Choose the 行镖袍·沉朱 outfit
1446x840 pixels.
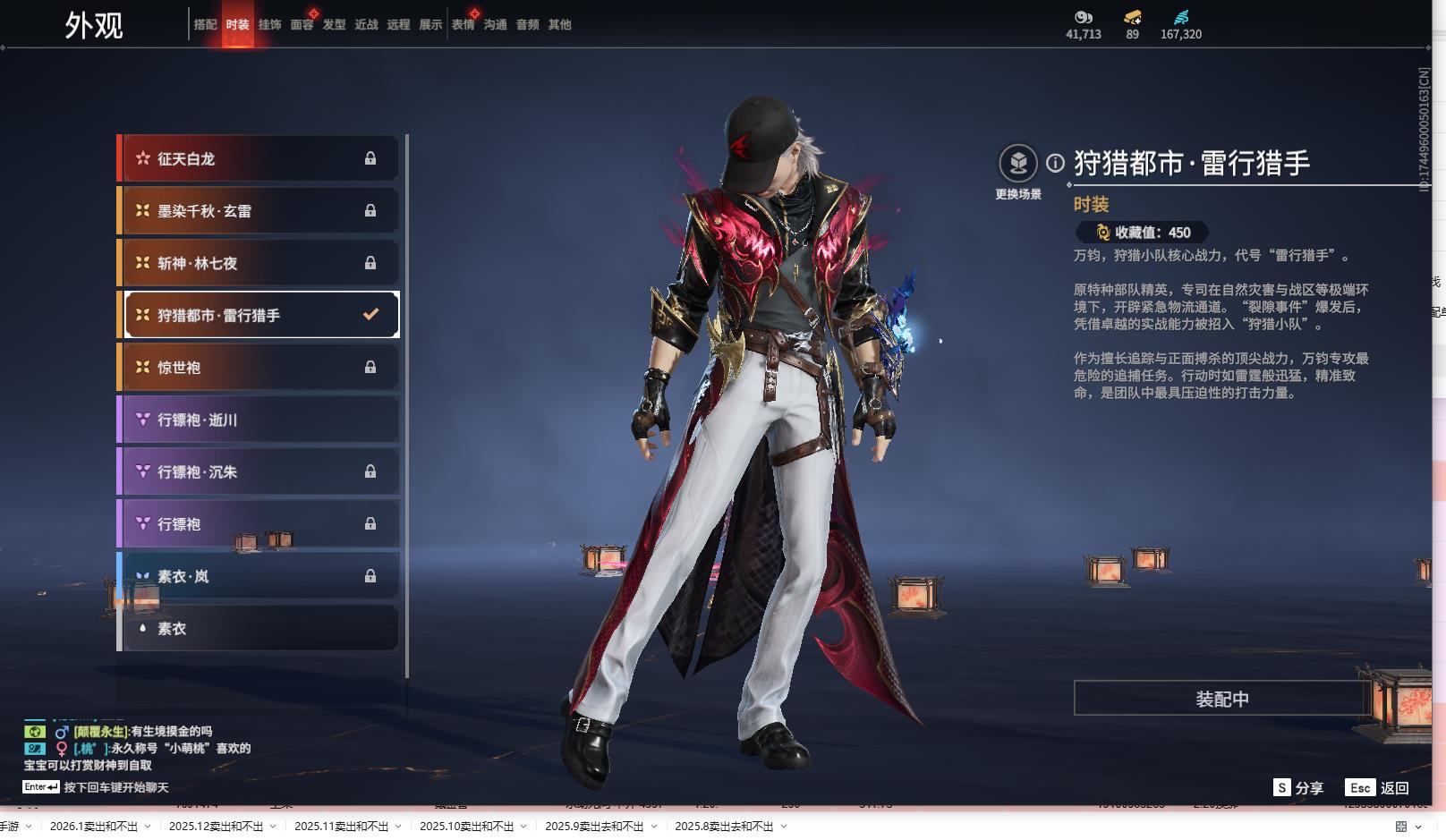(259, 471)
